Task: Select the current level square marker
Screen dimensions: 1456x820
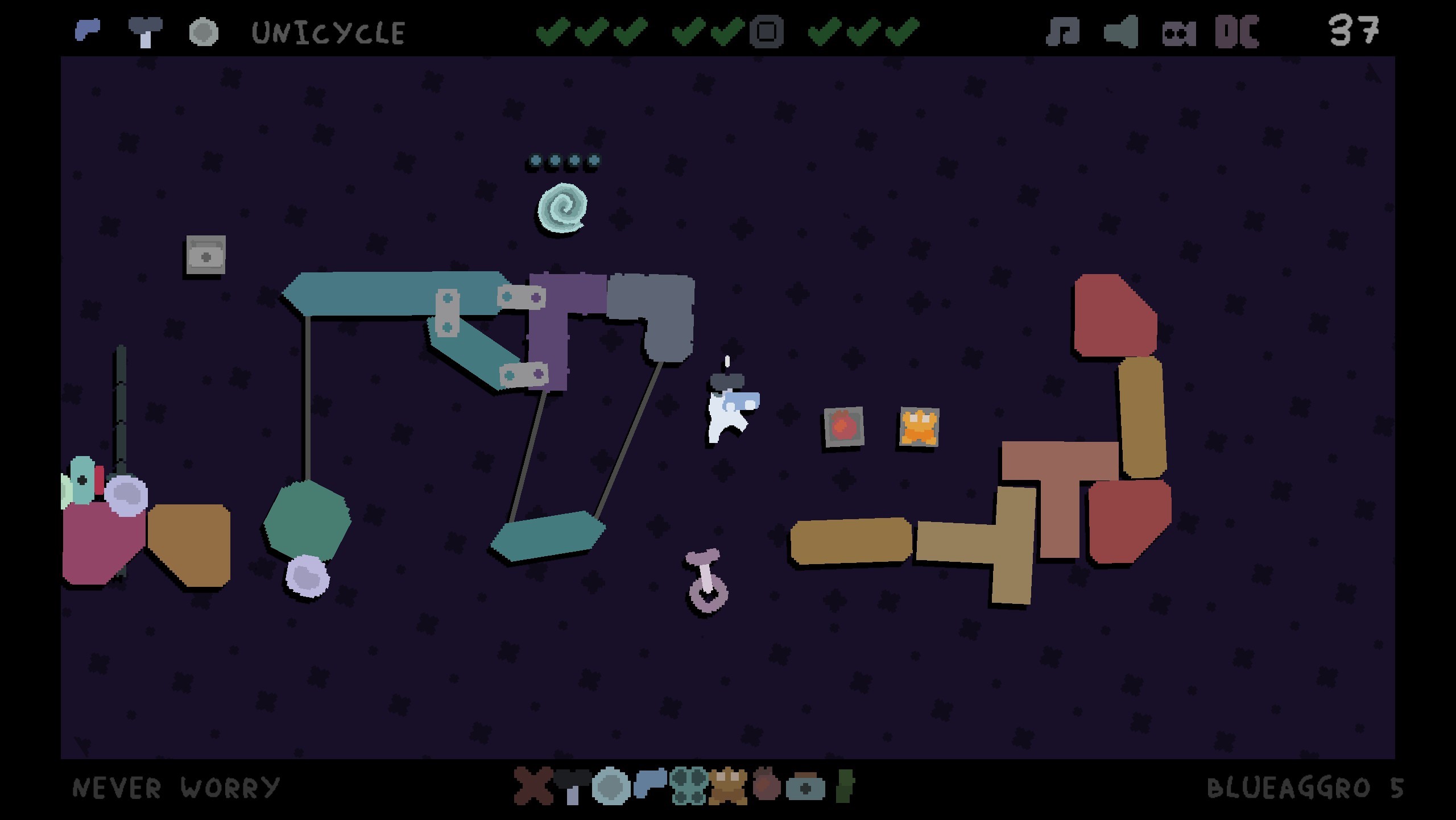Action: pyautogui.click(x=767, y=31)
